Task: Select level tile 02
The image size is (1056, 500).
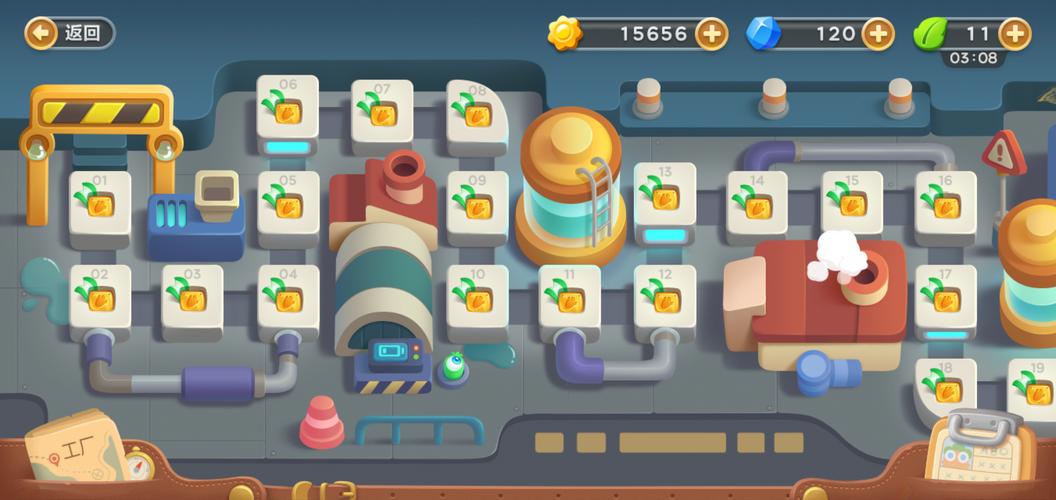Action: point(100,298)
